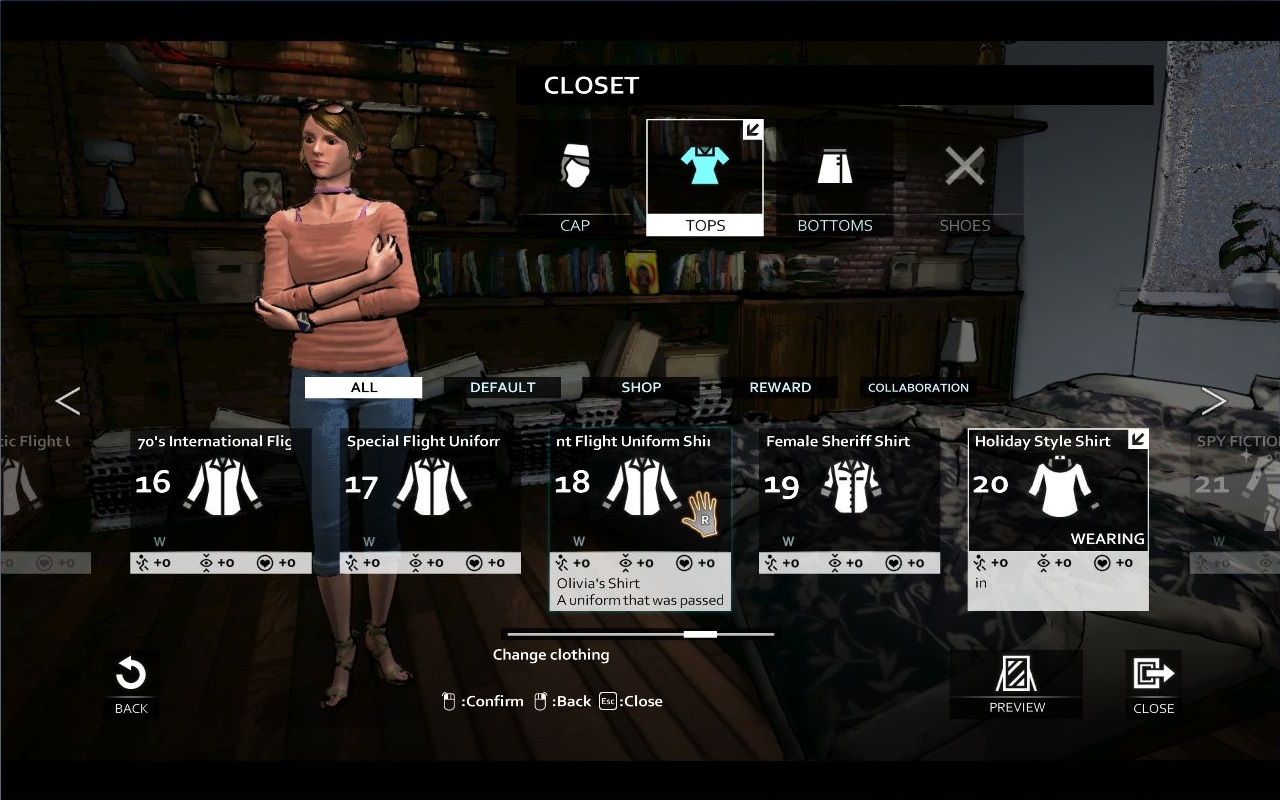Filter closet by SHOP items
The width and height of the screenshot is (1280, 800).
coord(641,387)
